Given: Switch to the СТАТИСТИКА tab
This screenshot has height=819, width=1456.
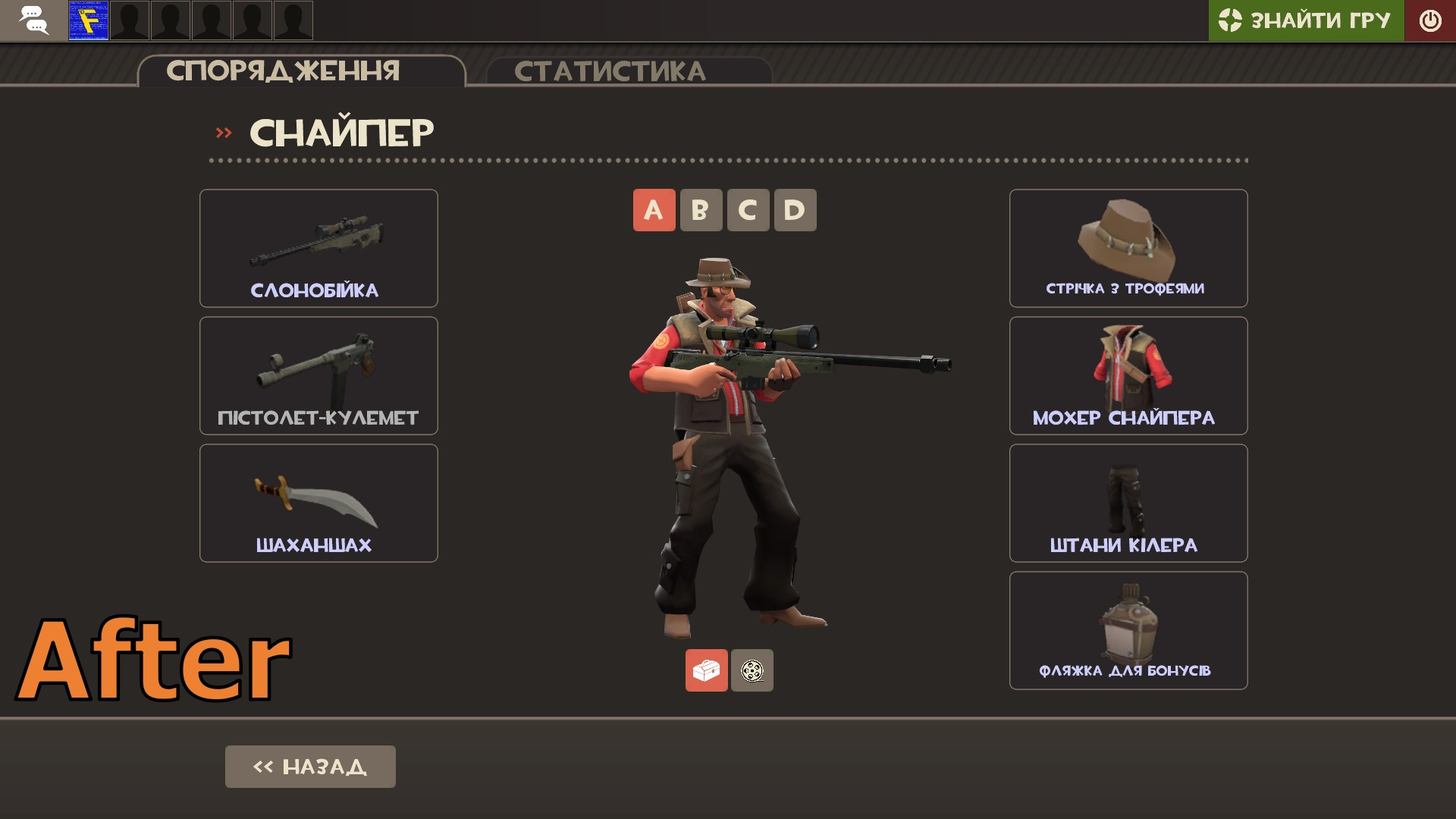Looking at the screenshot, I should coord(611,71).
